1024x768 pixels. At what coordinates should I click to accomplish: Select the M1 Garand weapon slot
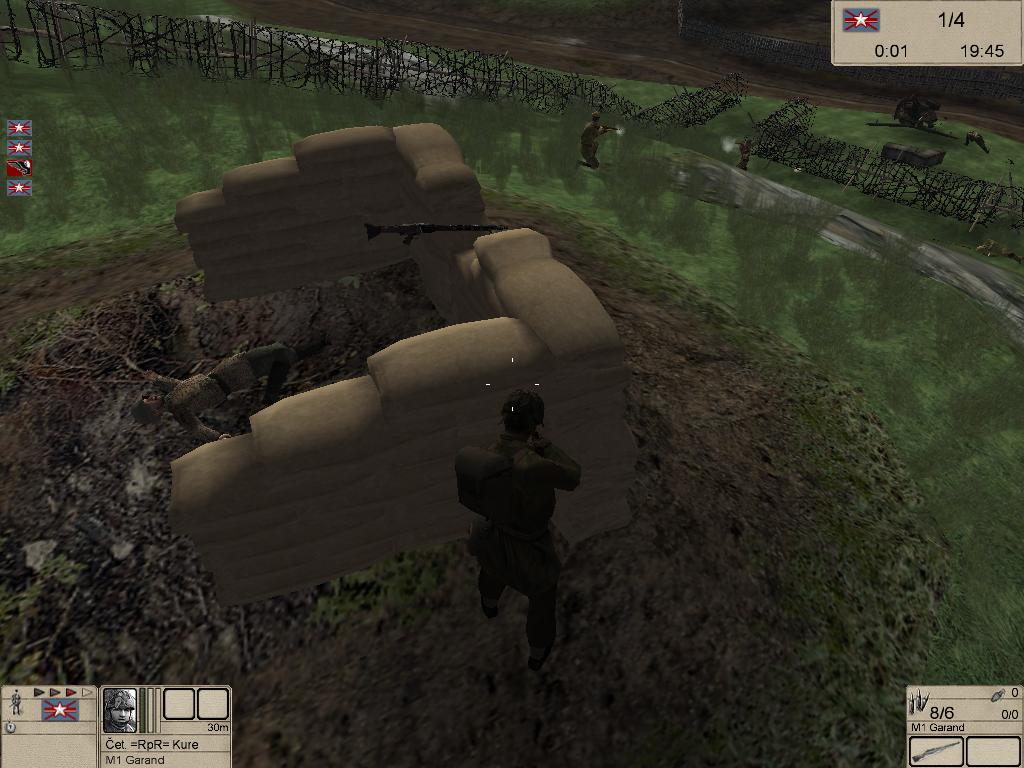point(937,751)
